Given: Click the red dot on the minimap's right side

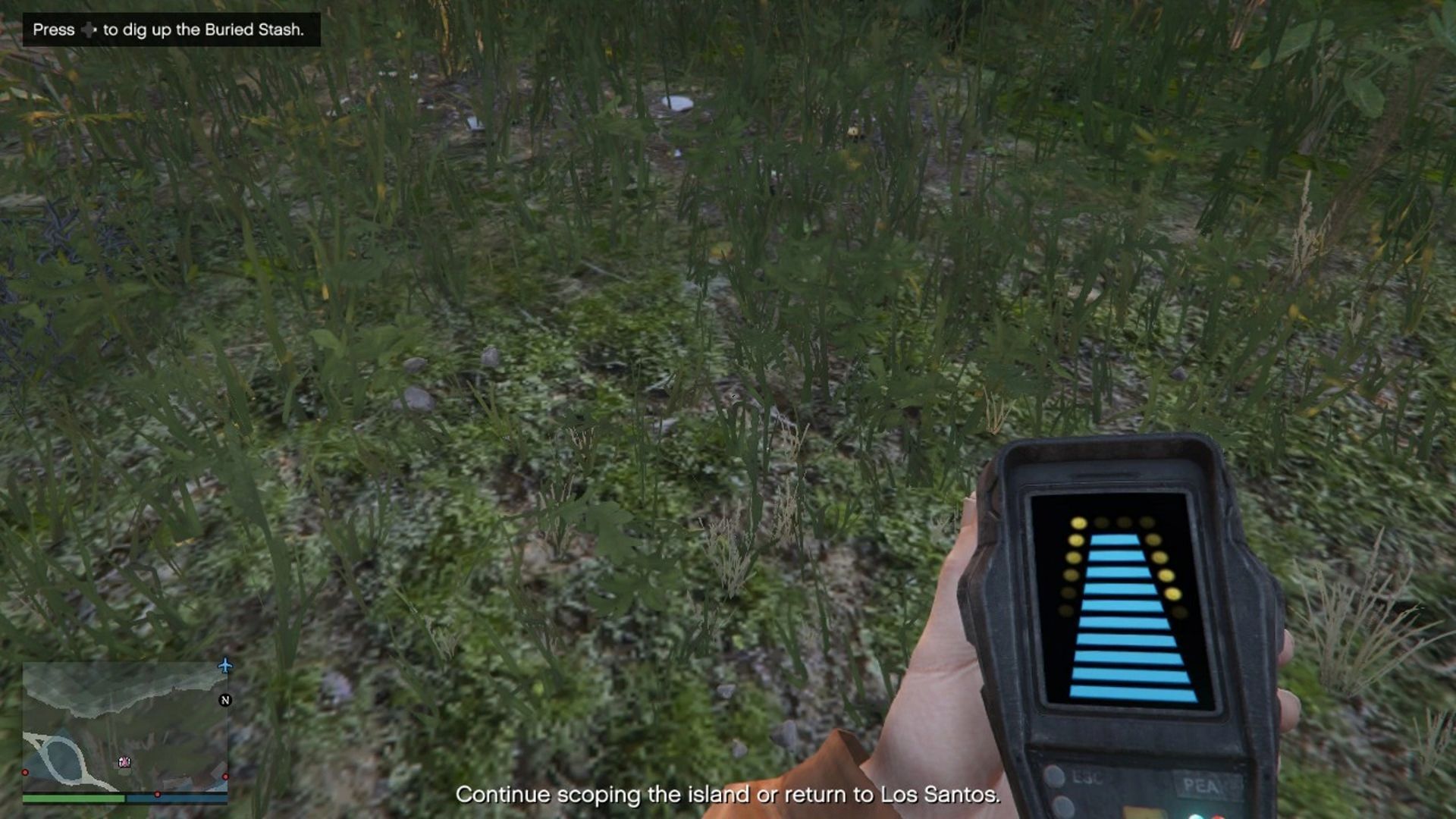Looking at the screenshot, I should (225, 775).
